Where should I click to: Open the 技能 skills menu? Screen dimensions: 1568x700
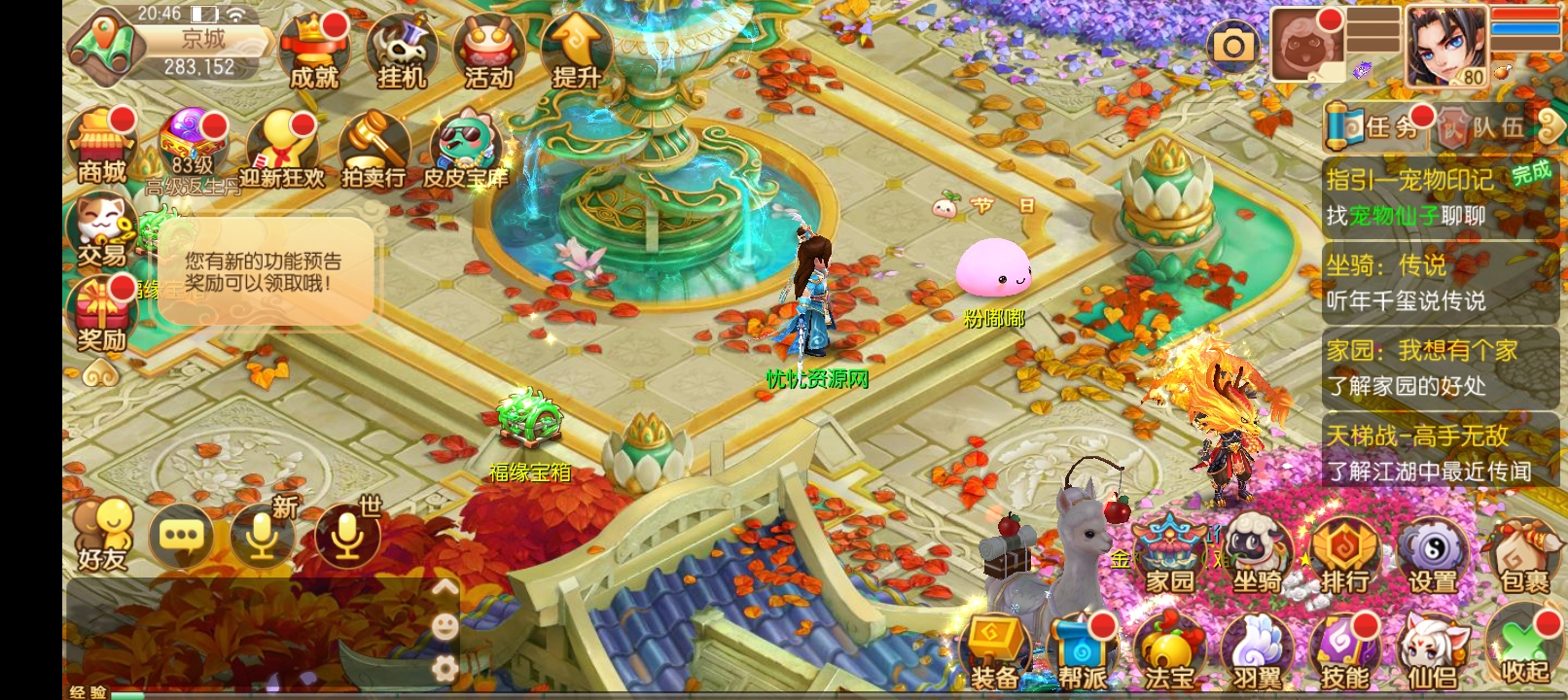1344,651
